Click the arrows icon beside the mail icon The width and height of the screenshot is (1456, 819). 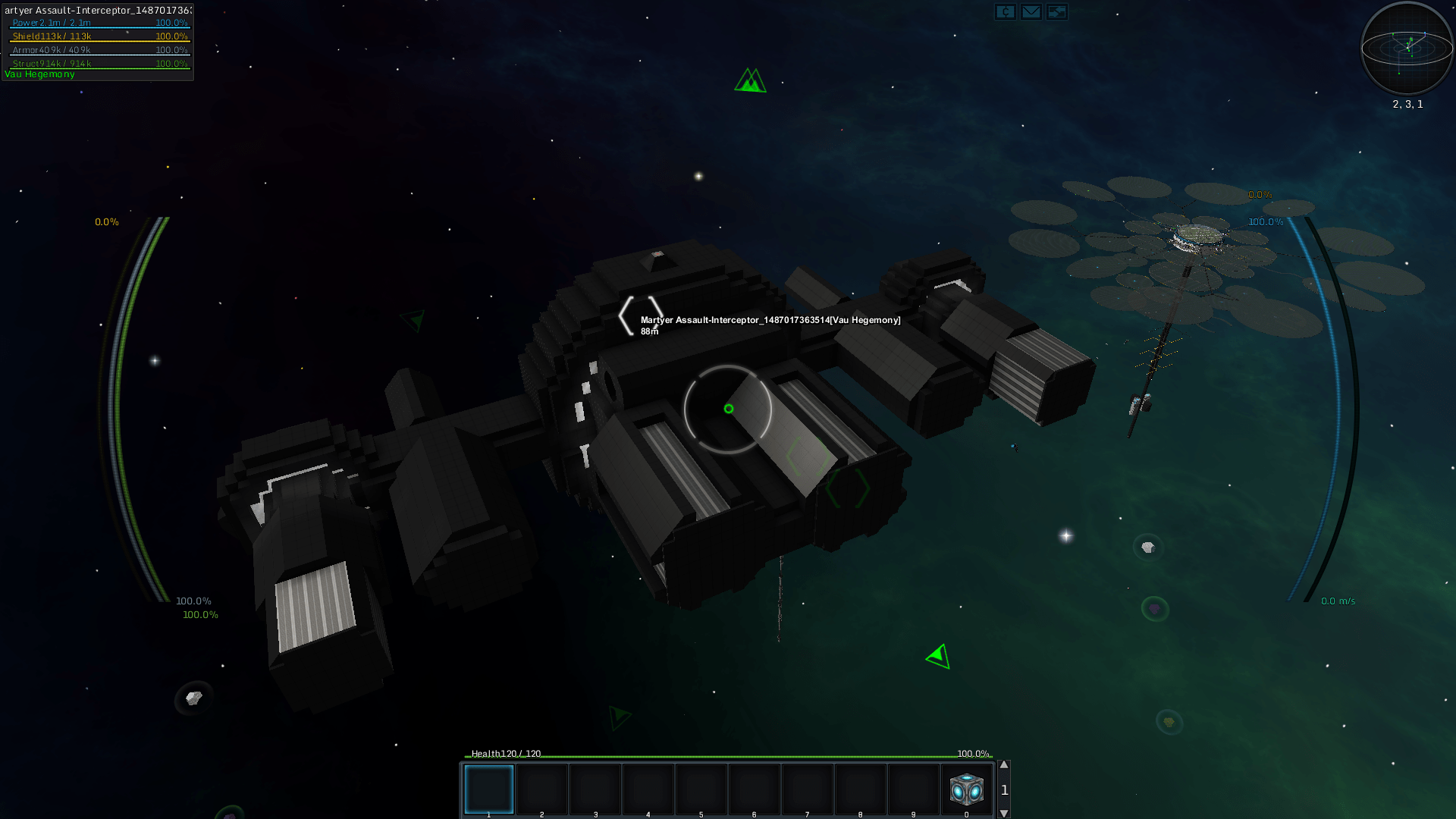coord(1056,12)
